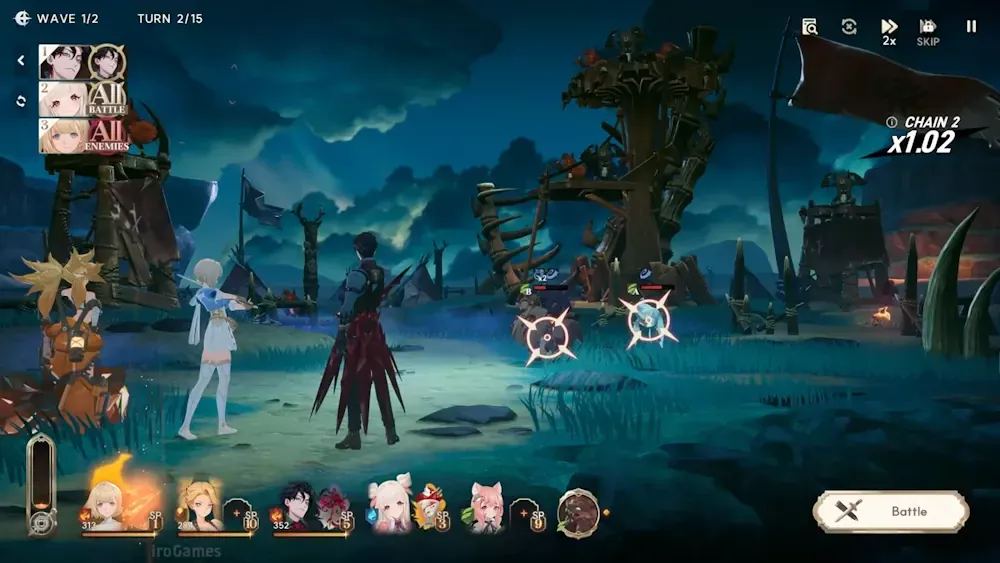The width and height of the screenshot is (1000, 563).
Task: Click the refresh arrows beside the action queue
Action: [x=21, y=100]
